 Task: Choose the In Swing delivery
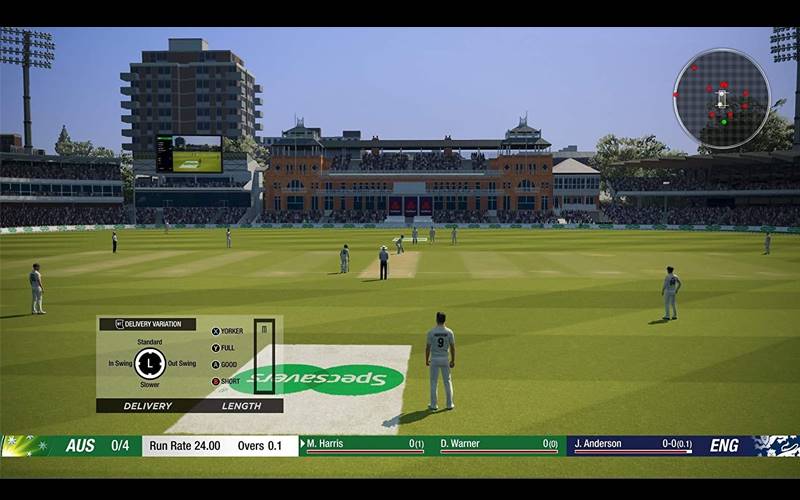(x=119, y=363)
